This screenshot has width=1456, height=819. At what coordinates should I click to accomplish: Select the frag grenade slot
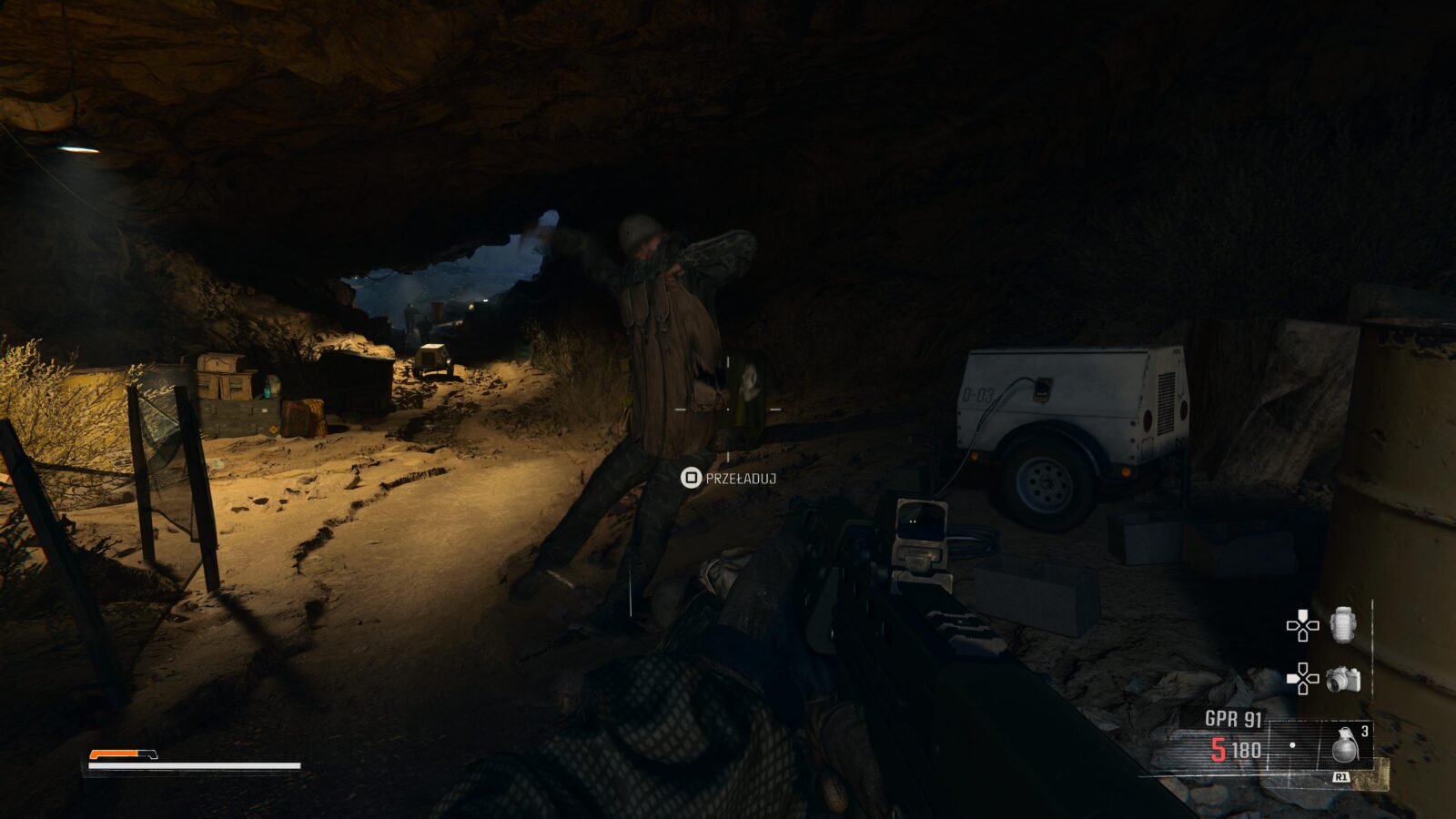point(1345,744)
